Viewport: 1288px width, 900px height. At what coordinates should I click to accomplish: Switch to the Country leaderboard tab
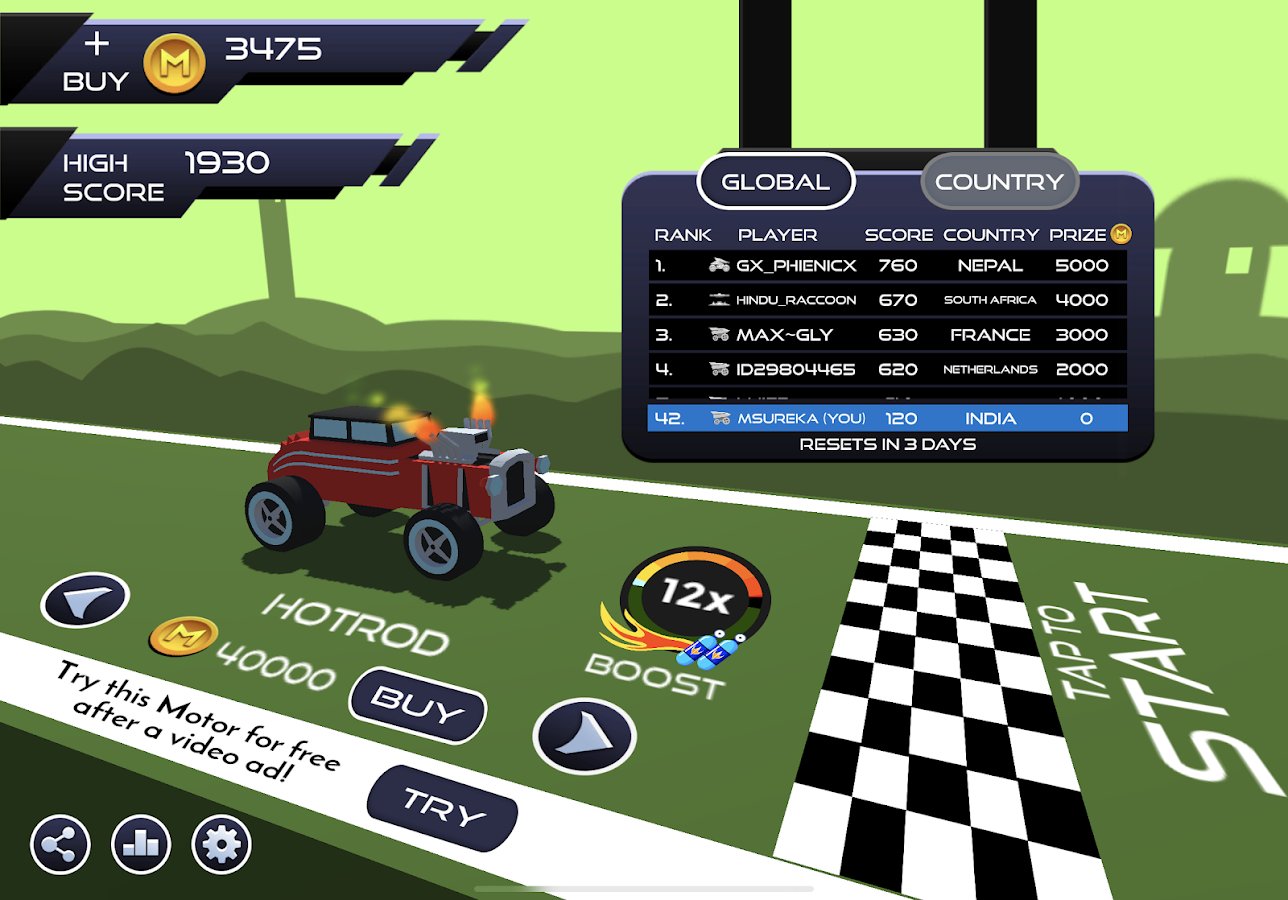999,182
